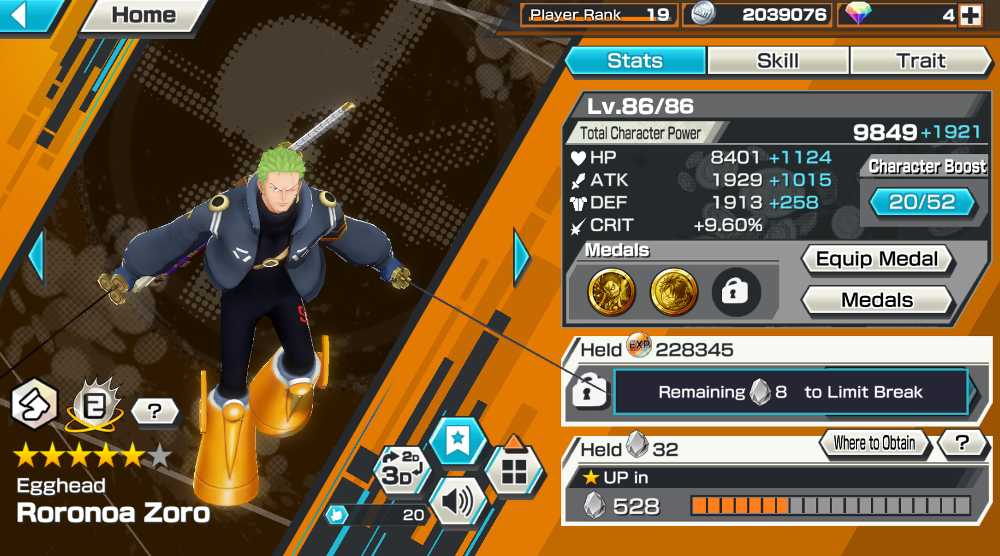Switch to the Skill tab
The width and height of the screenshot is (1000, 556).
pos(777,61)
